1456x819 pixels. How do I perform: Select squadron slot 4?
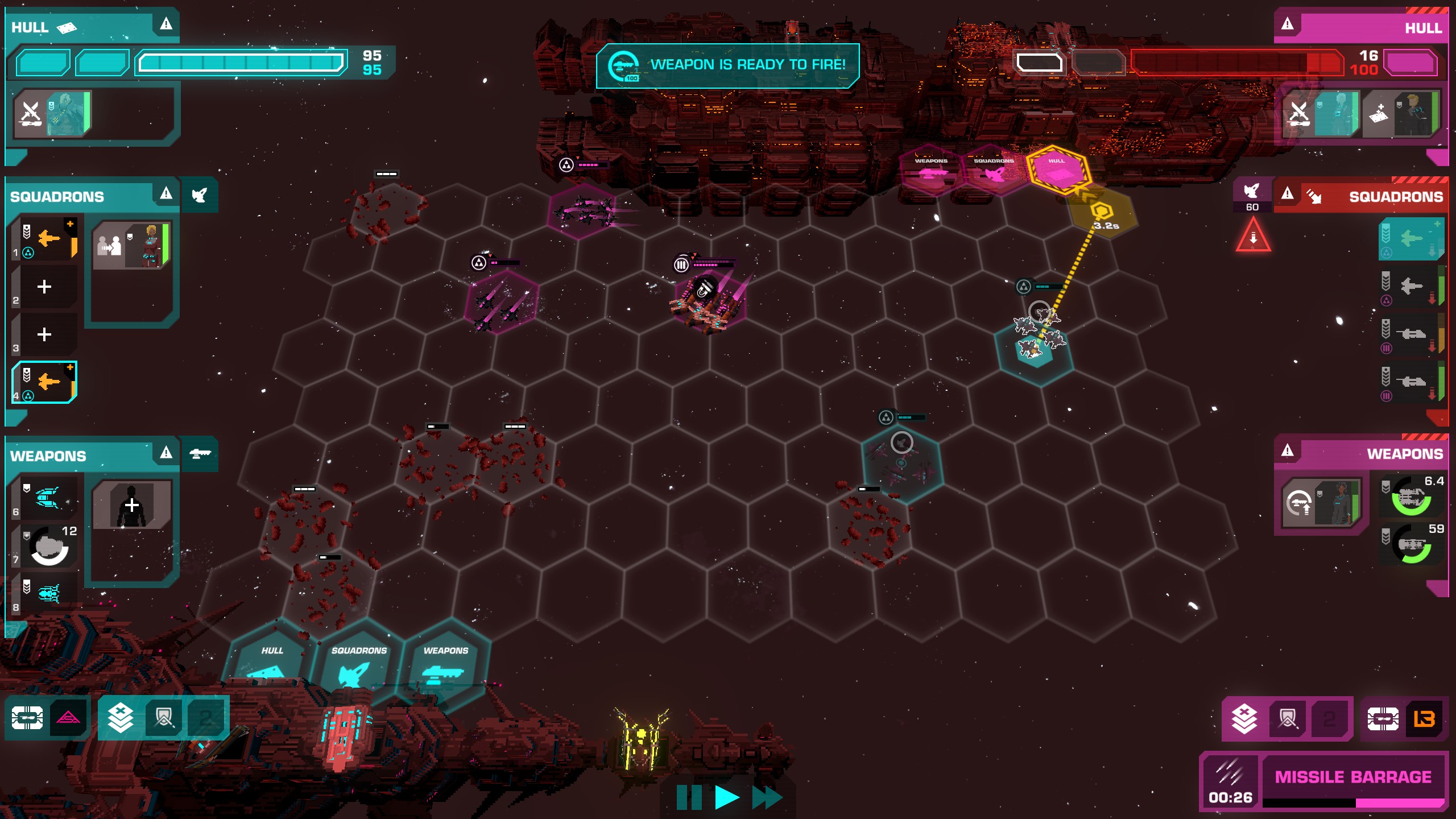pos(44,382)
